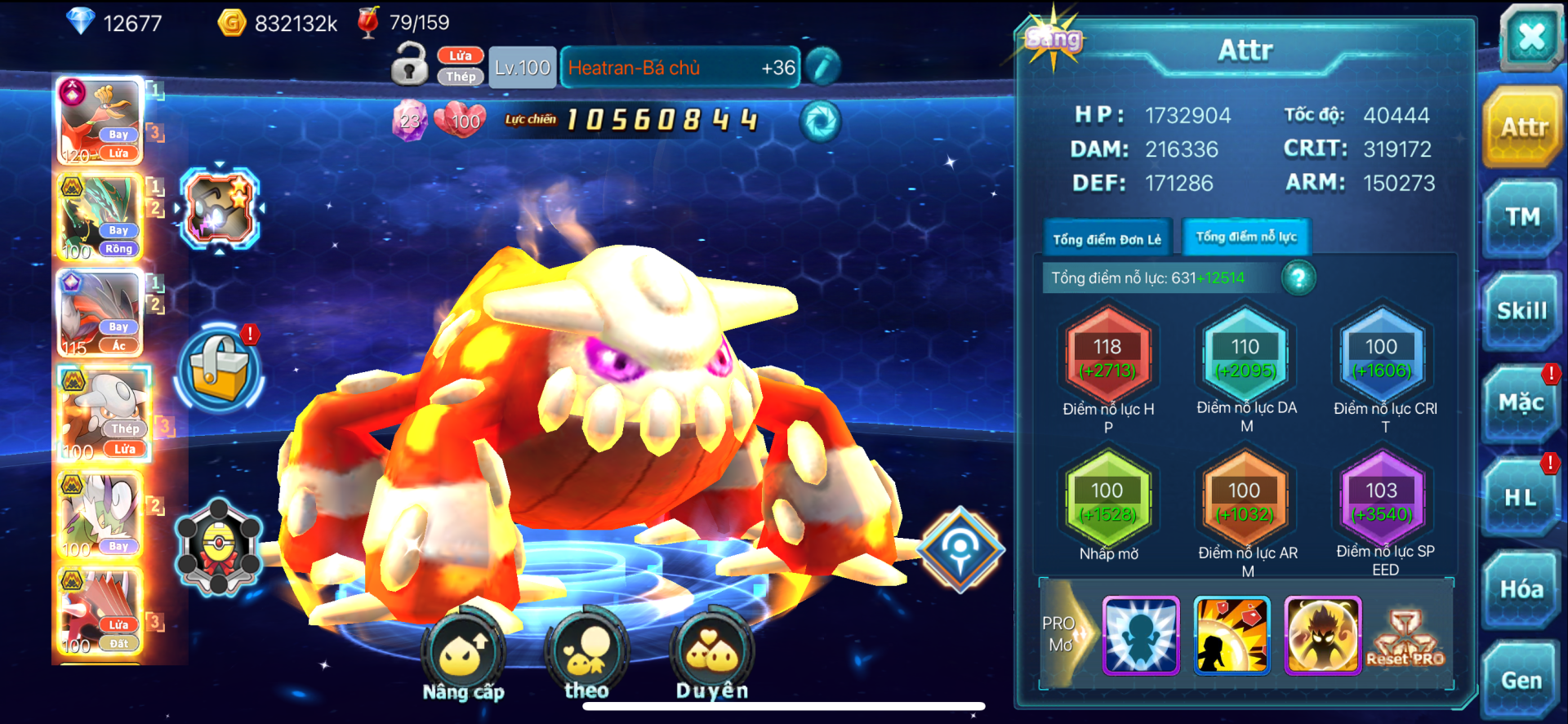
Task: Switch to the Skill side tab
Action: (x=1522, y=311)
